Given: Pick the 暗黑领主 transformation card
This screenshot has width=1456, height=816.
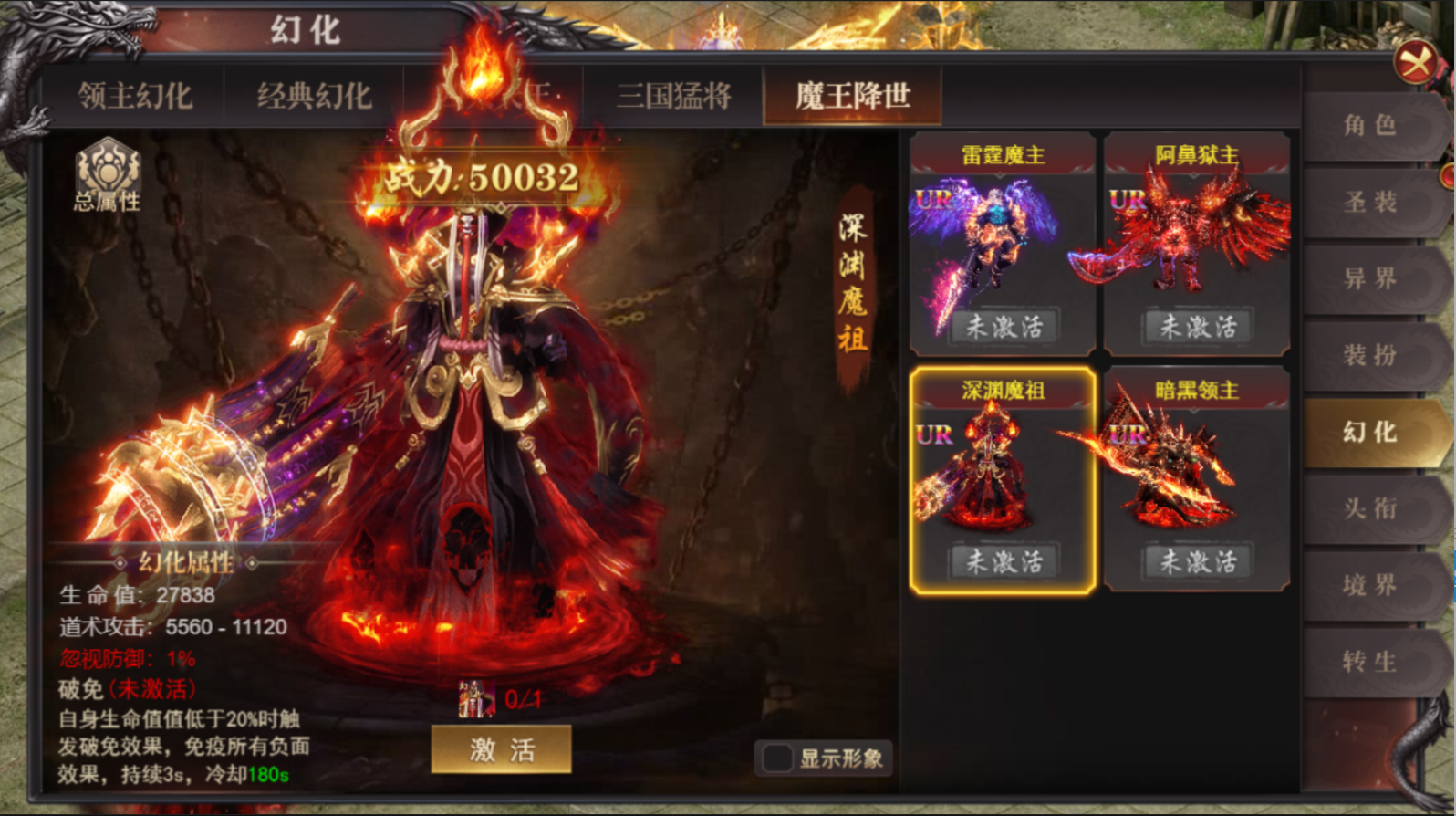Looking at the screenshot, I should (1196, 480).
